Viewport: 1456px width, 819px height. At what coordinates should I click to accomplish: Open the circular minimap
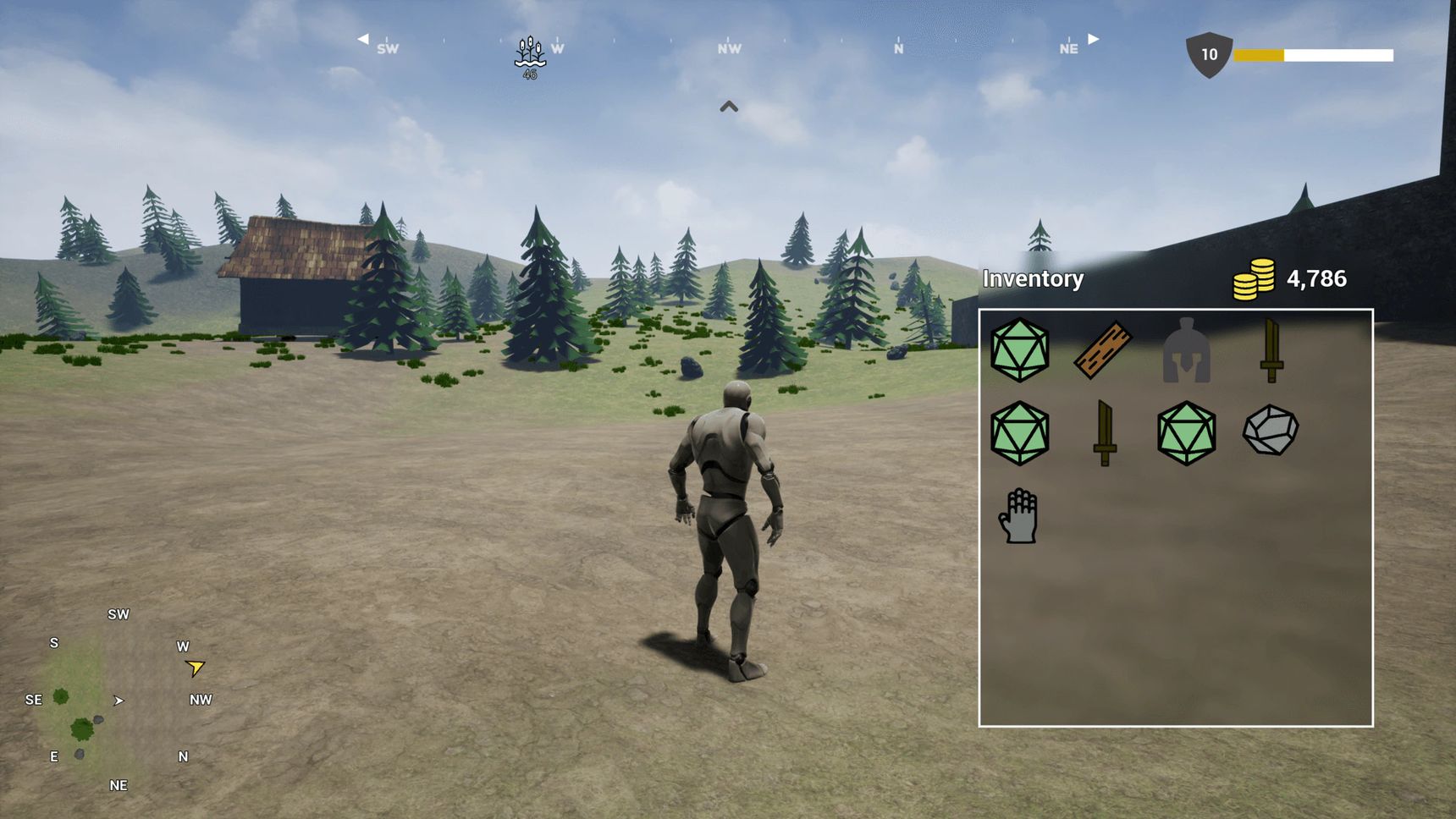pyautogui.click(x=118, y=700)
